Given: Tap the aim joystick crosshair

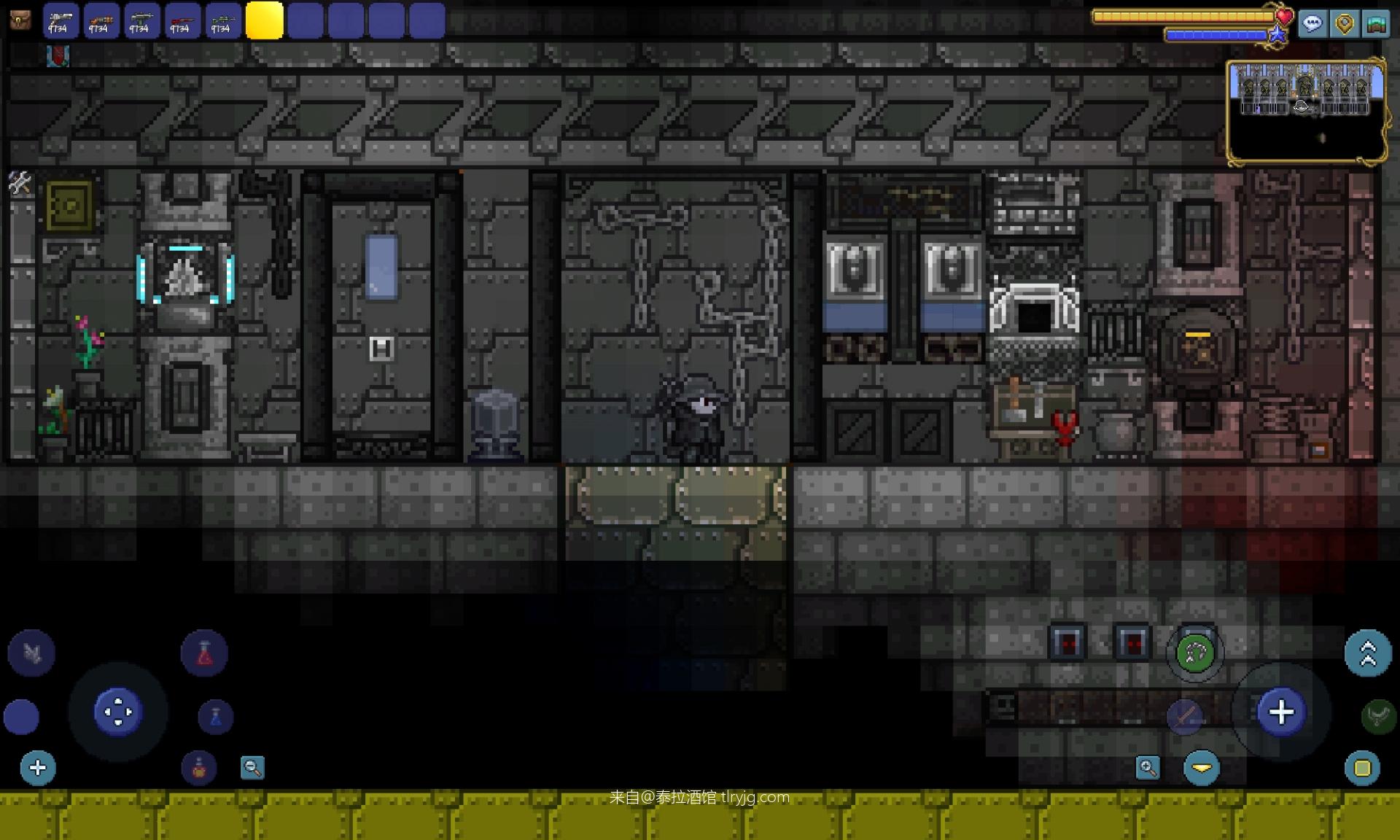Looking at the screenshot, I should pyautogui.click(x=1280, y=712).
